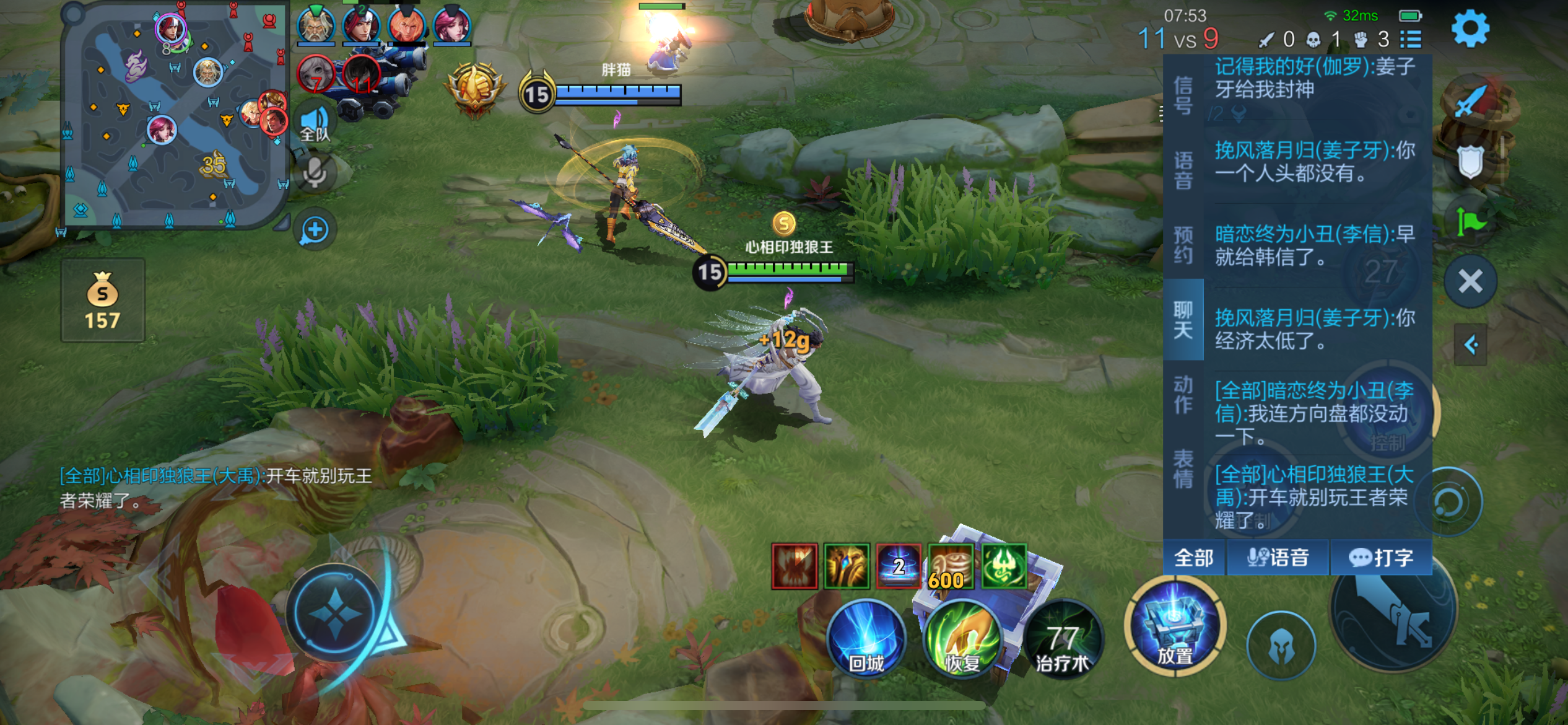
Task: Select the 表情 emote tab
Action: point(1183,469)
